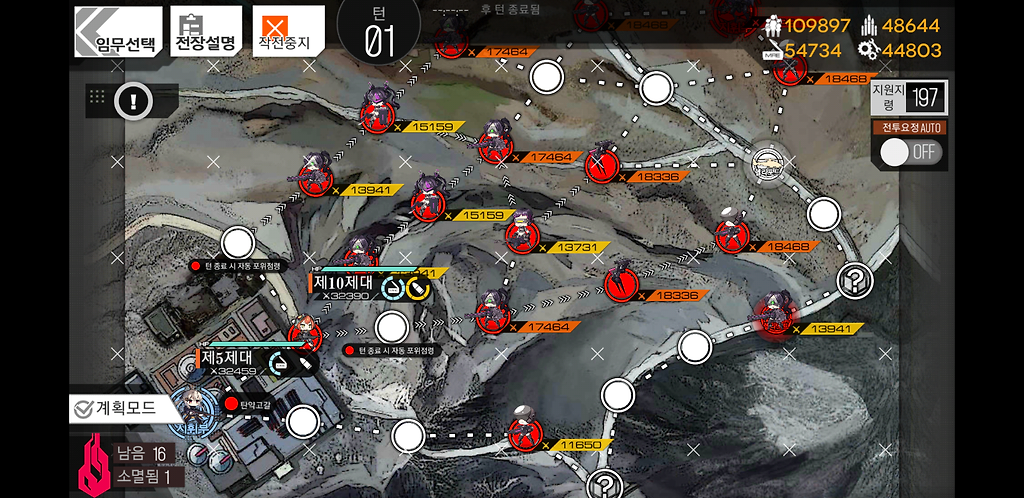Image resolution: width=1024 pixels, height=498 pixels.
Task: Open the 전장설명 battlefield briefing
Action: 206,32
